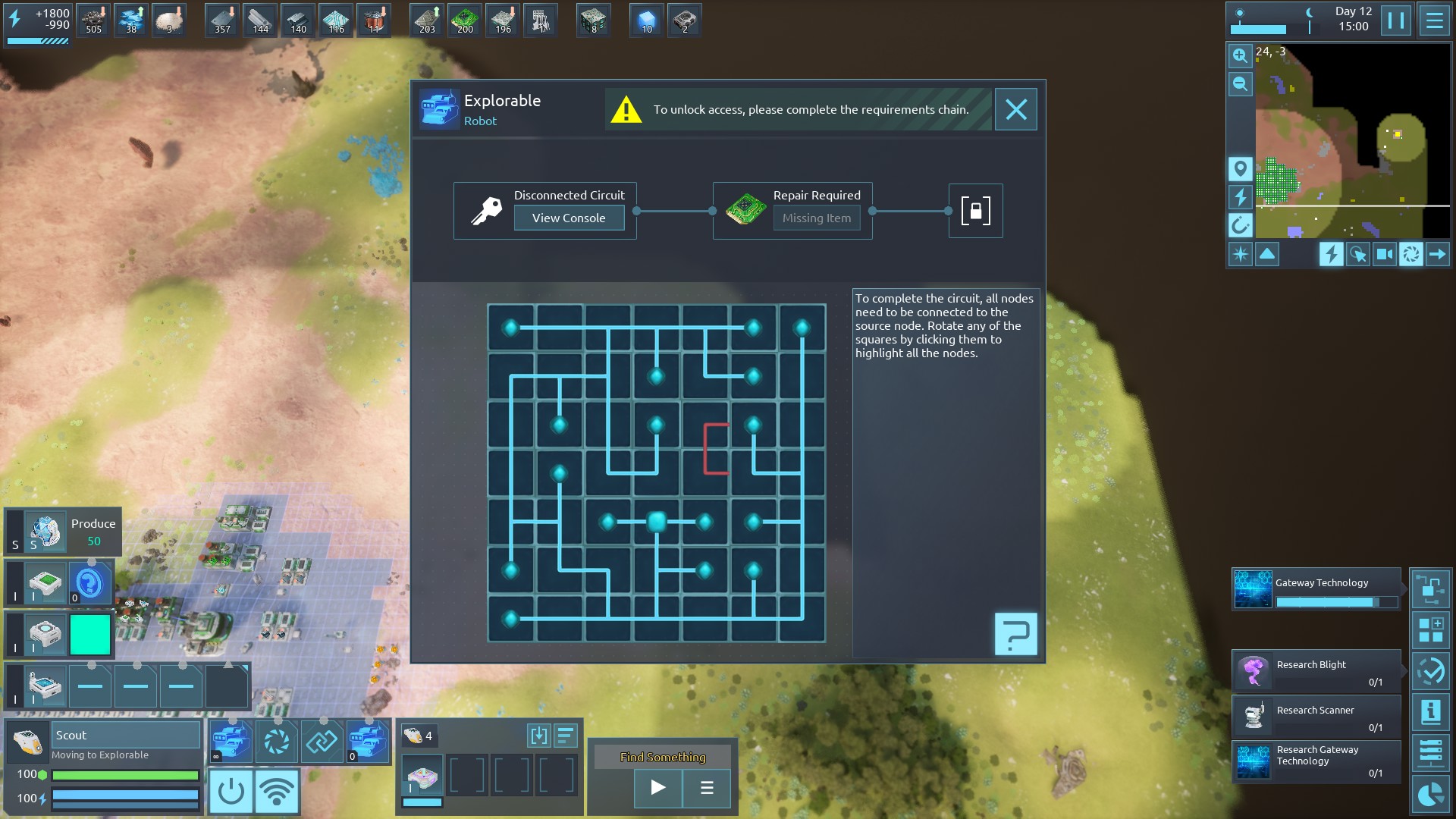This screenshot has width=1456, height=819.
Task: Close the Explorable Robot window
Action: tap(1015, 110)
